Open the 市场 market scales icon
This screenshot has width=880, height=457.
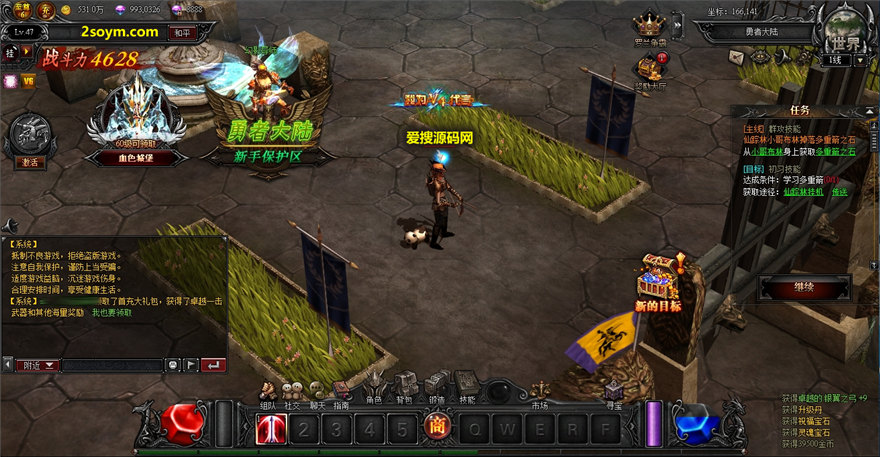540,390
